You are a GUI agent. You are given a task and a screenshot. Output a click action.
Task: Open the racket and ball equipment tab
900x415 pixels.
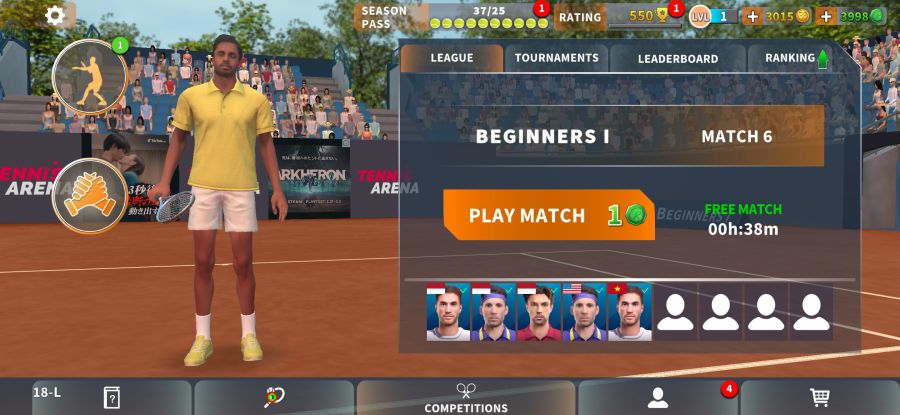[x=274, y=398]
